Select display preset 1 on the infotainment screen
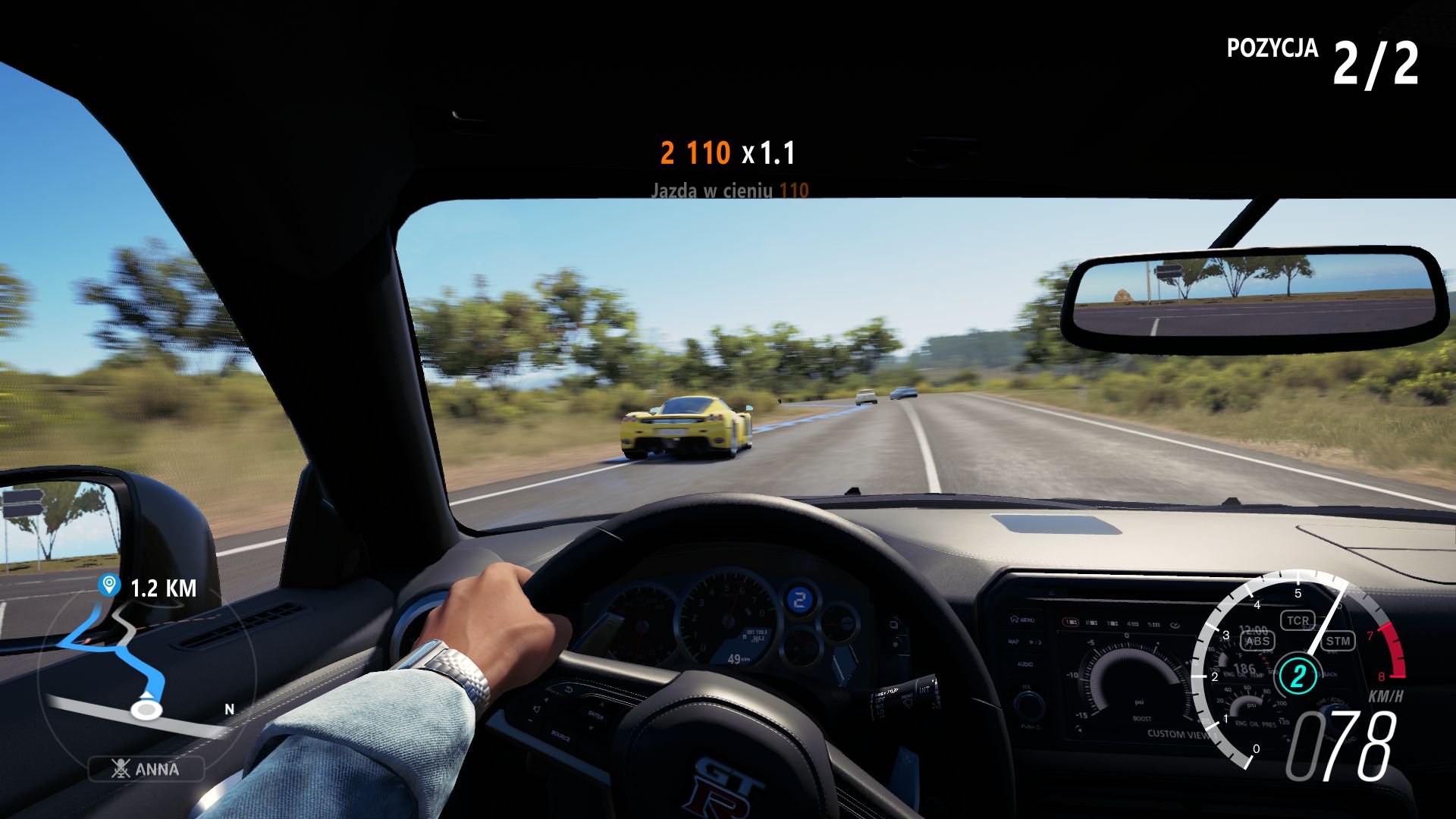The width and height of the screenshot is (1456, 819). point(1070,621)
